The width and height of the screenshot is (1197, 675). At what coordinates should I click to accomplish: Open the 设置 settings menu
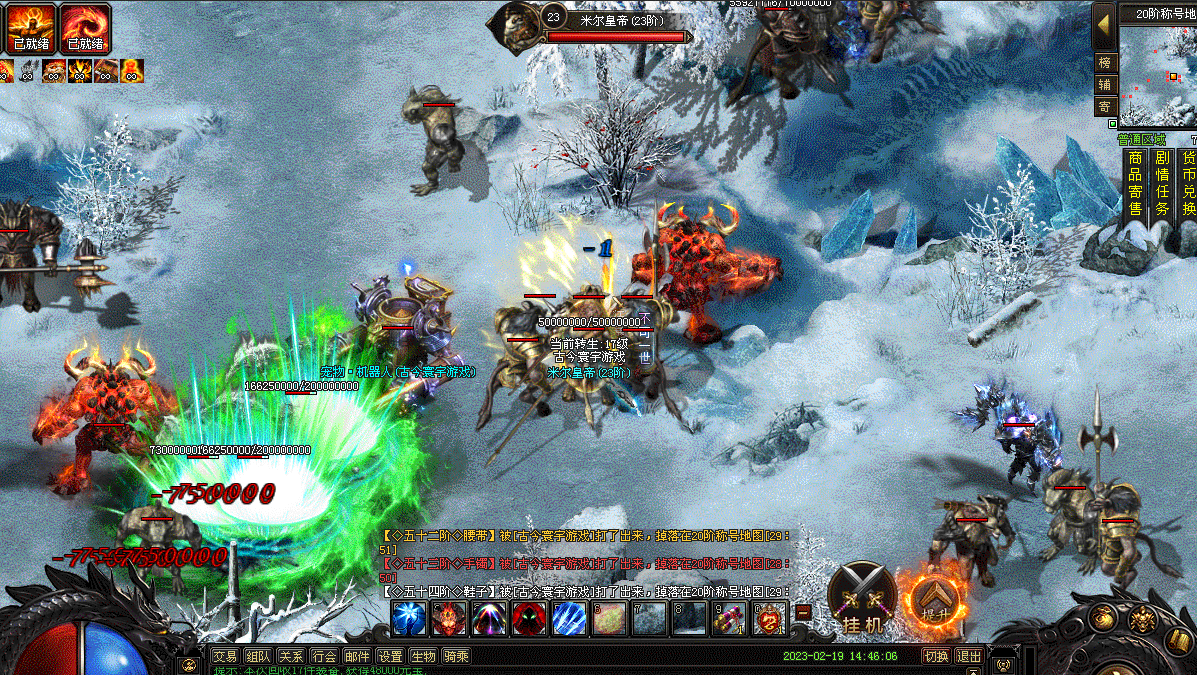click(390, 657)
